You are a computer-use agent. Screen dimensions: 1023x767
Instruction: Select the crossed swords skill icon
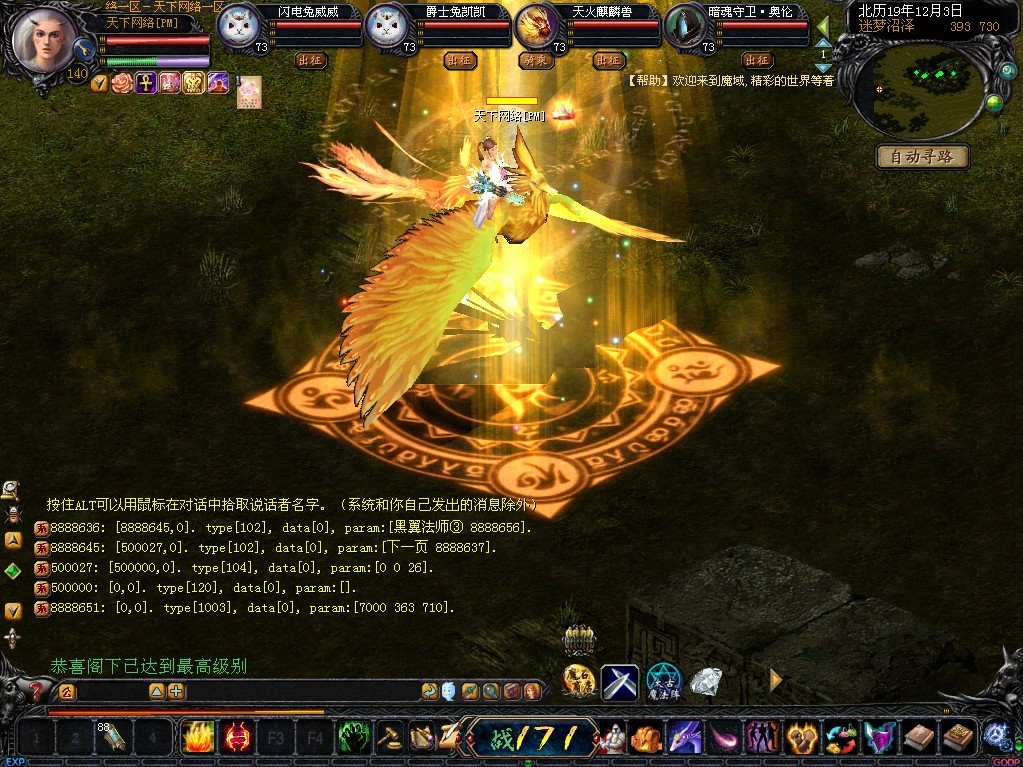click(x=619, y=682)
